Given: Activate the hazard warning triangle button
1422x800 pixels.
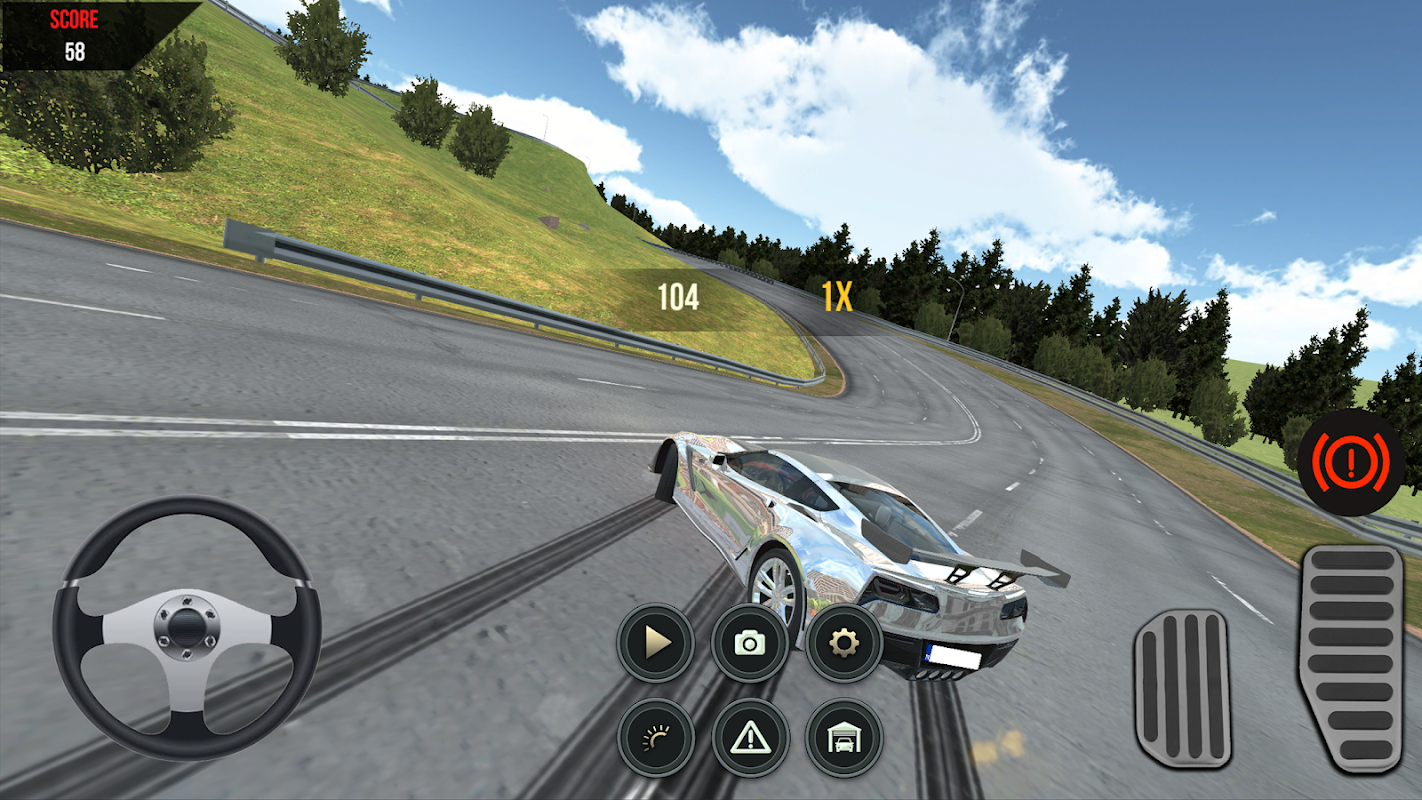Looking at the screenshot, I should click(x=750, y=738).
